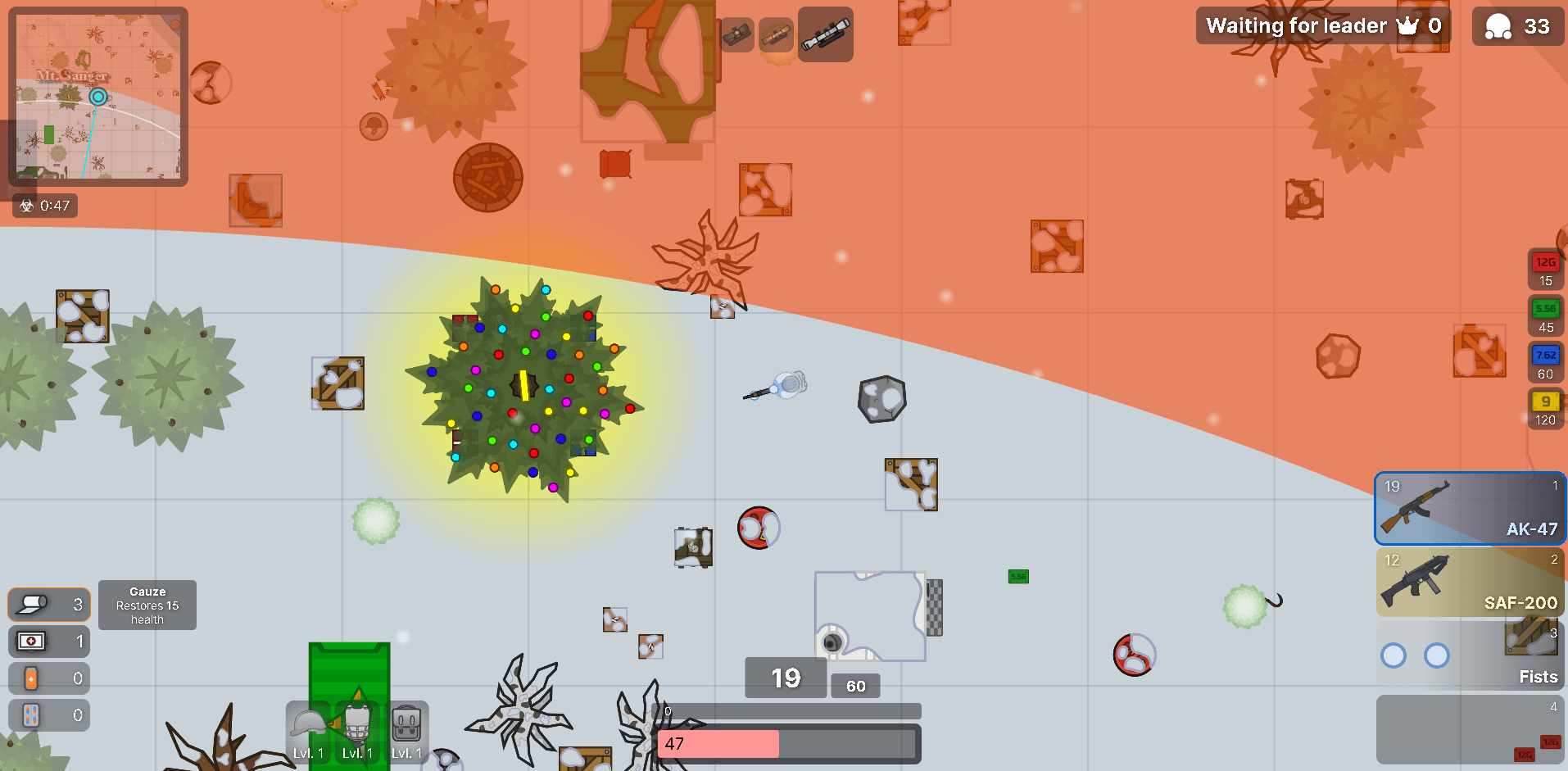Click the backpack Lvl 1 equipment slot
This screenshot has width=1568, height=771.
(x=407, y=732)
